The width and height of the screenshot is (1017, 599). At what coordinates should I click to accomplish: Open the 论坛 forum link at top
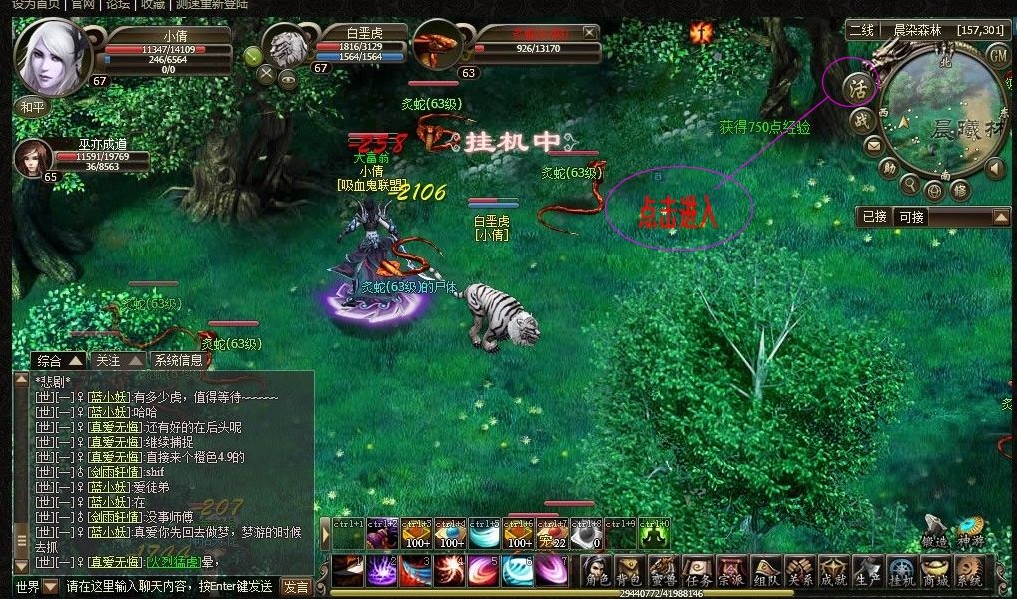(x=118, y=5)
